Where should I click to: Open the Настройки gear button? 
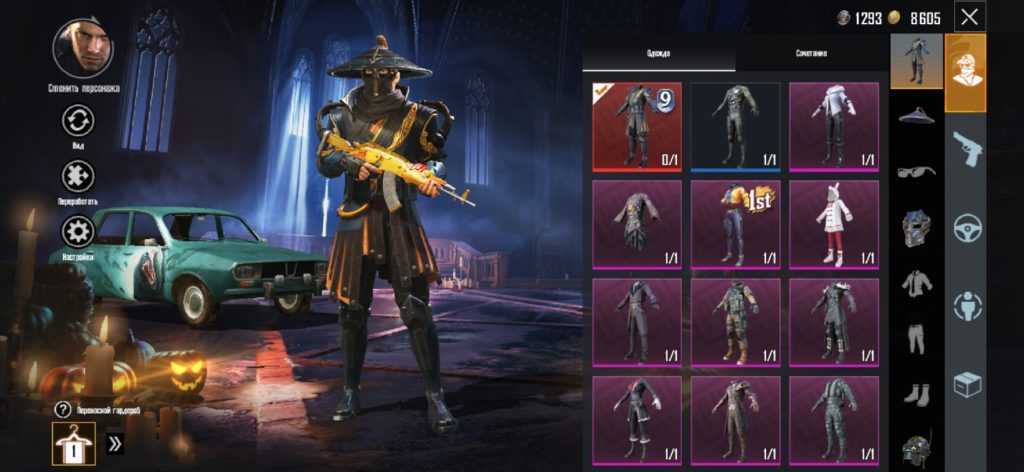click(x=77, y=232)
